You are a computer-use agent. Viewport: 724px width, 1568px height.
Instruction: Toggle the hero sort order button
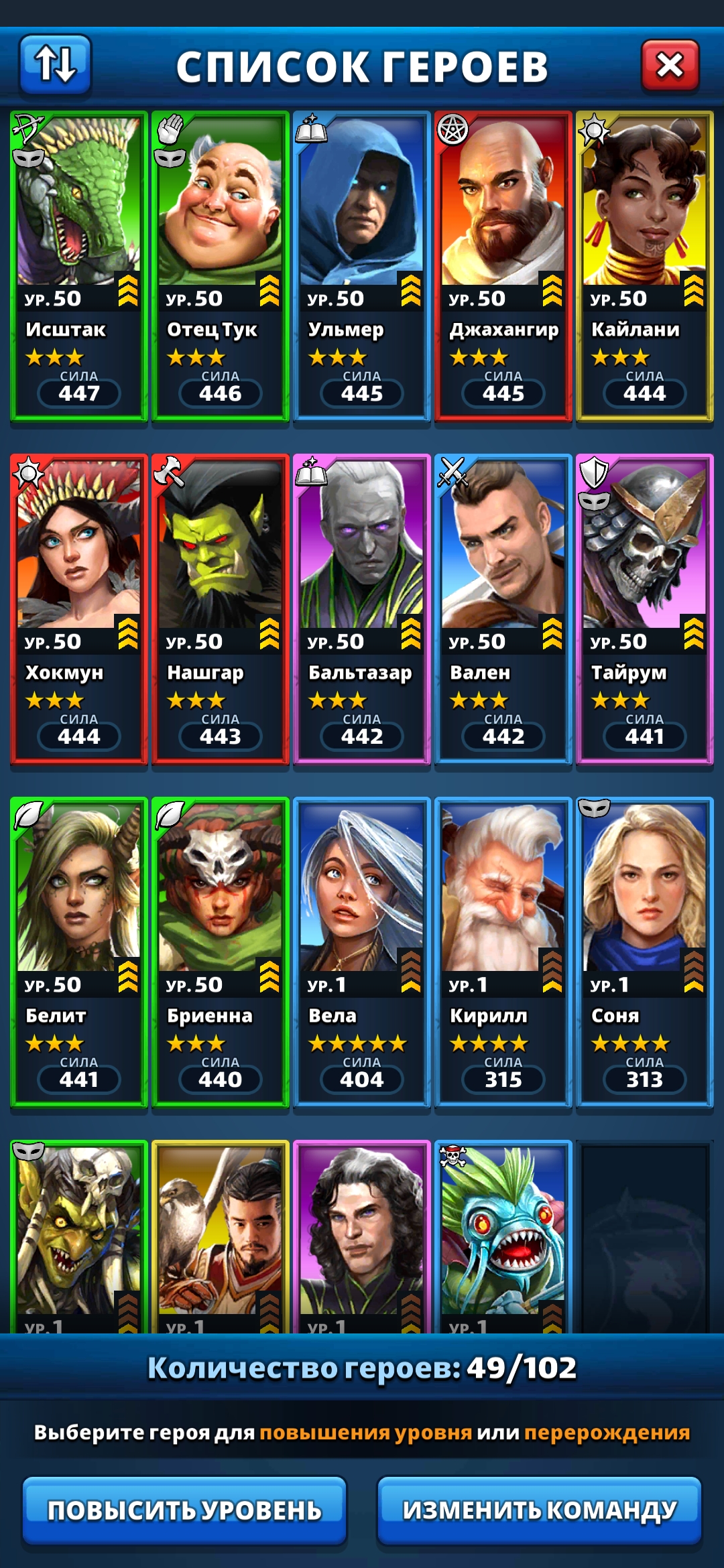tap(55, 64)
